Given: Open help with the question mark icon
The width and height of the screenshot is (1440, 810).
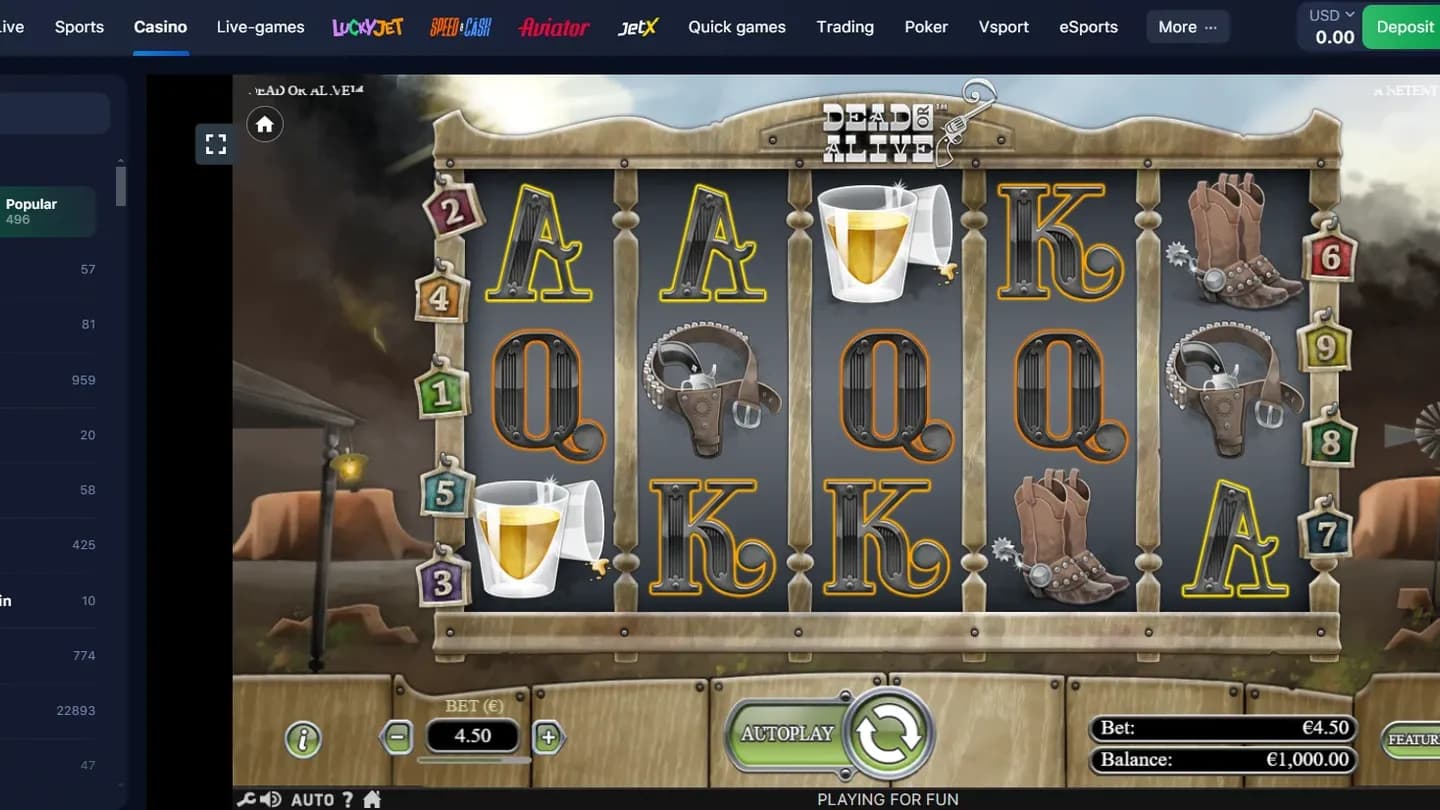Looking at the screenshot, I should (346, 799).
